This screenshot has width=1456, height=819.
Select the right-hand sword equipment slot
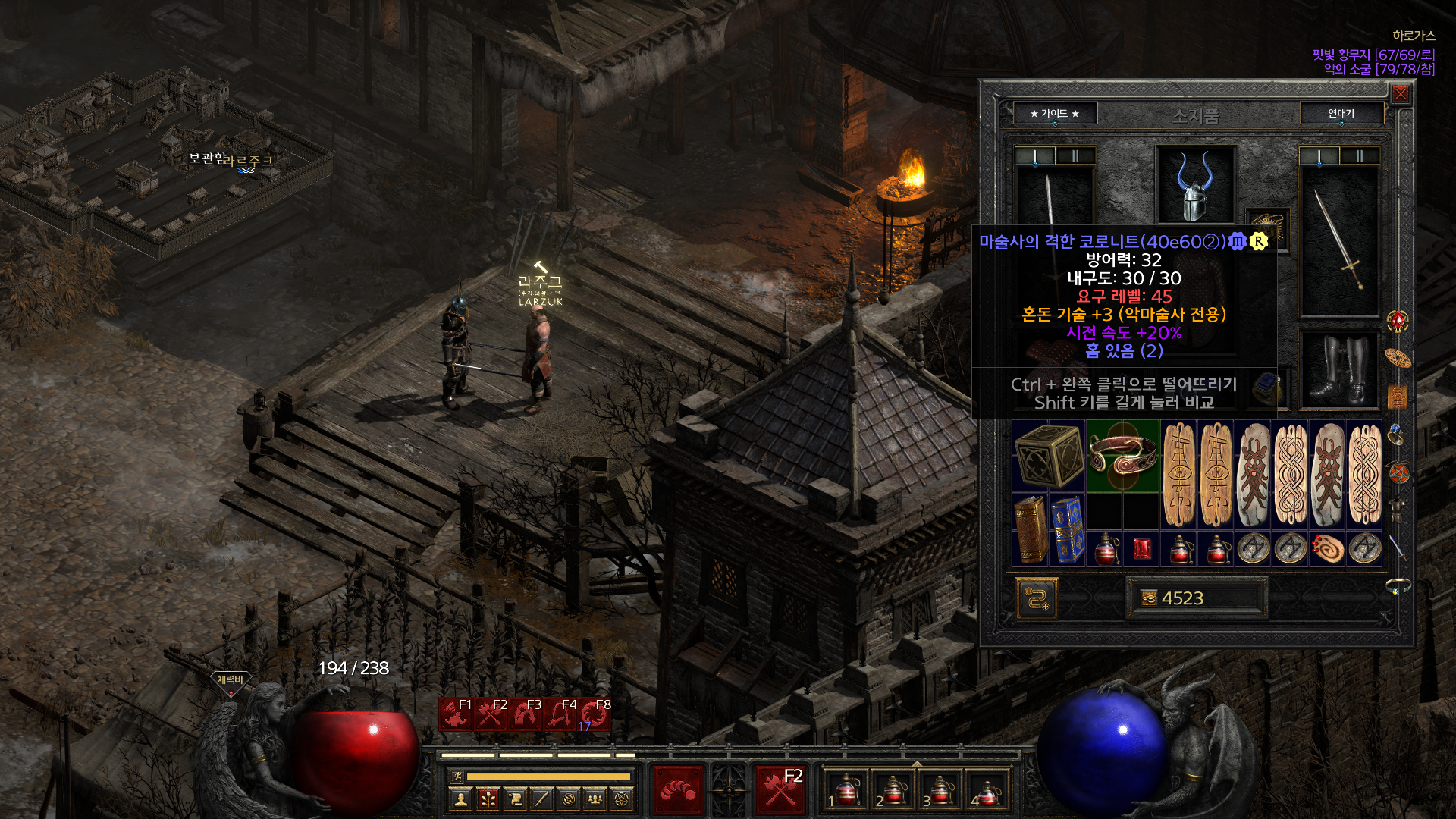tap(1338, 240)
